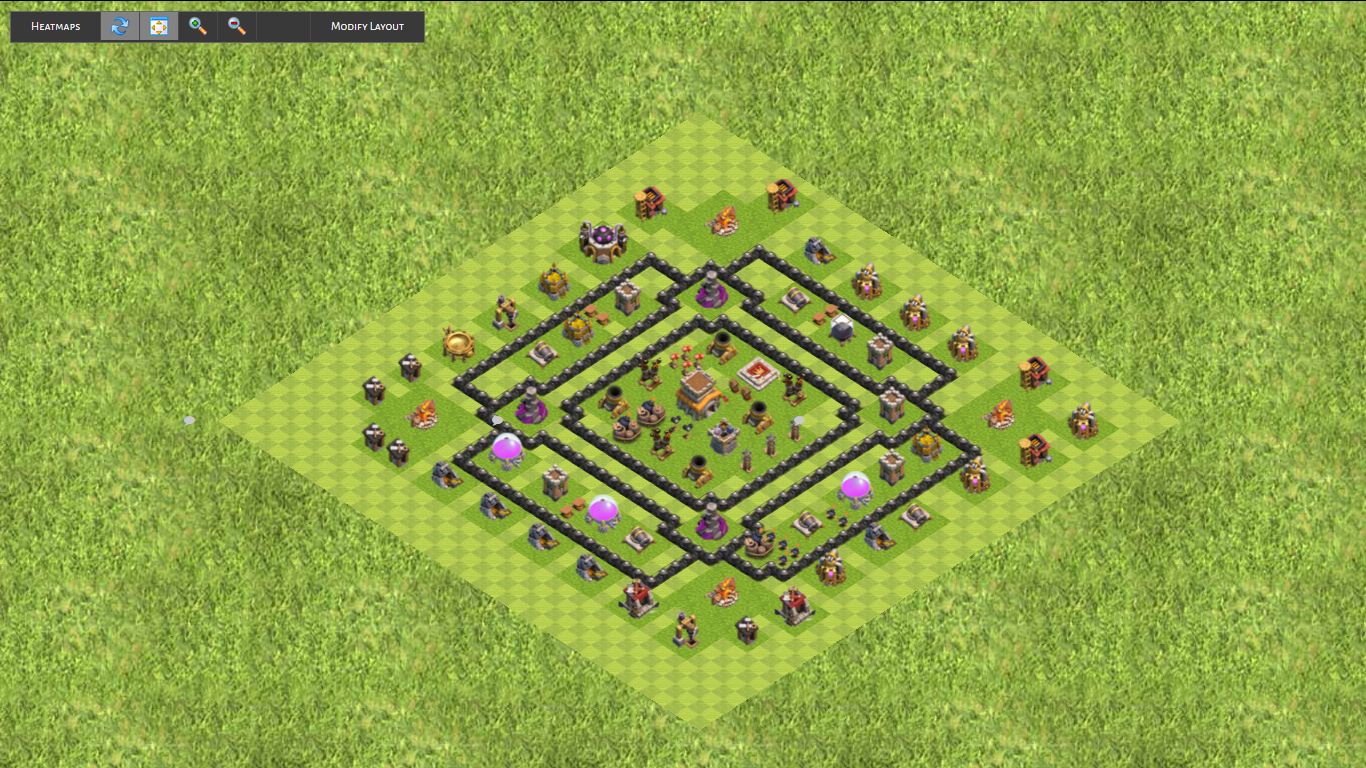
Task: Click the Dark Elixir Storage near the Gold Storage
Action: click(840, 327)
